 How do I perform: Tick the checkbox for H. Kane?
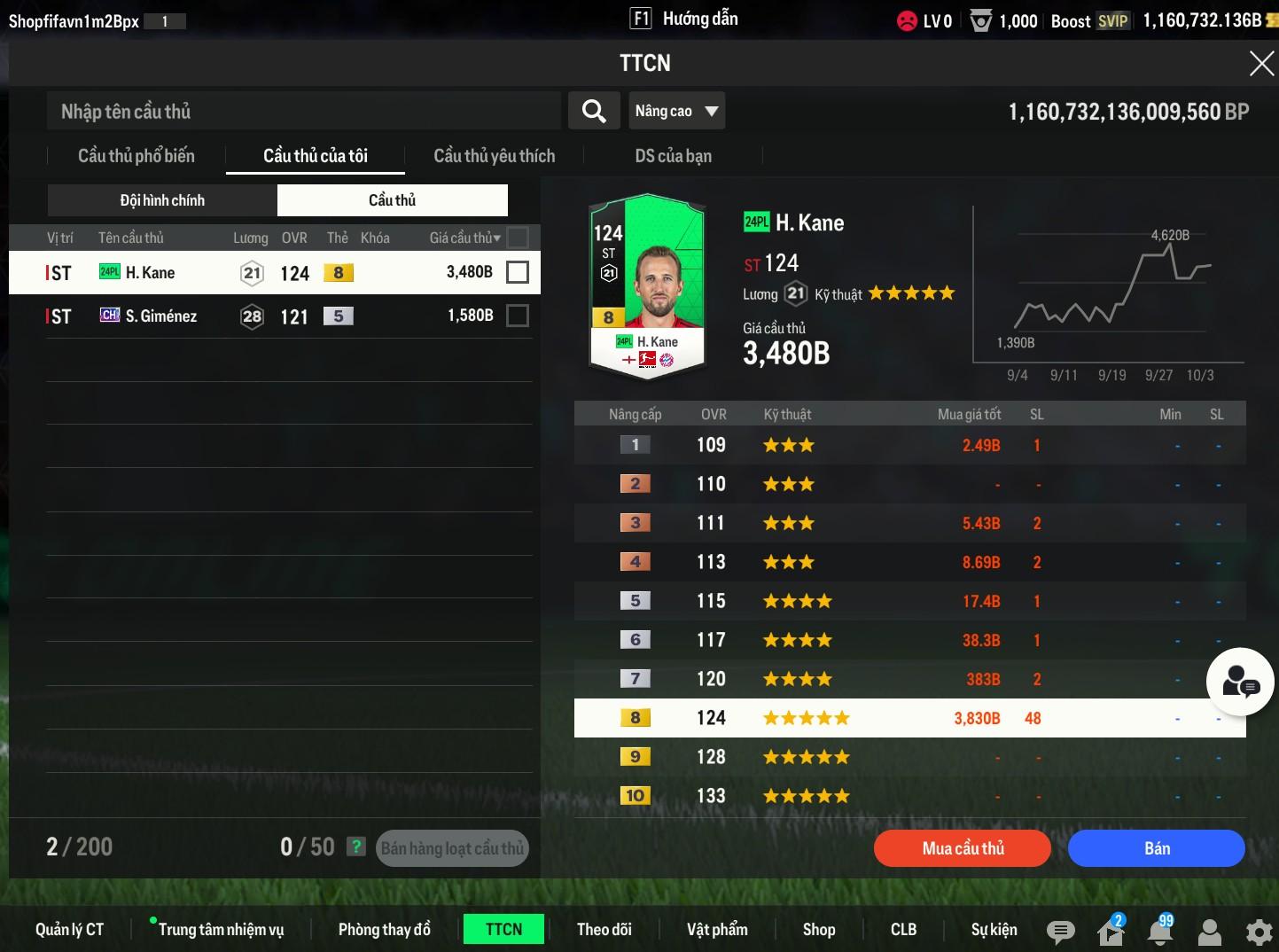coord(518,272)
